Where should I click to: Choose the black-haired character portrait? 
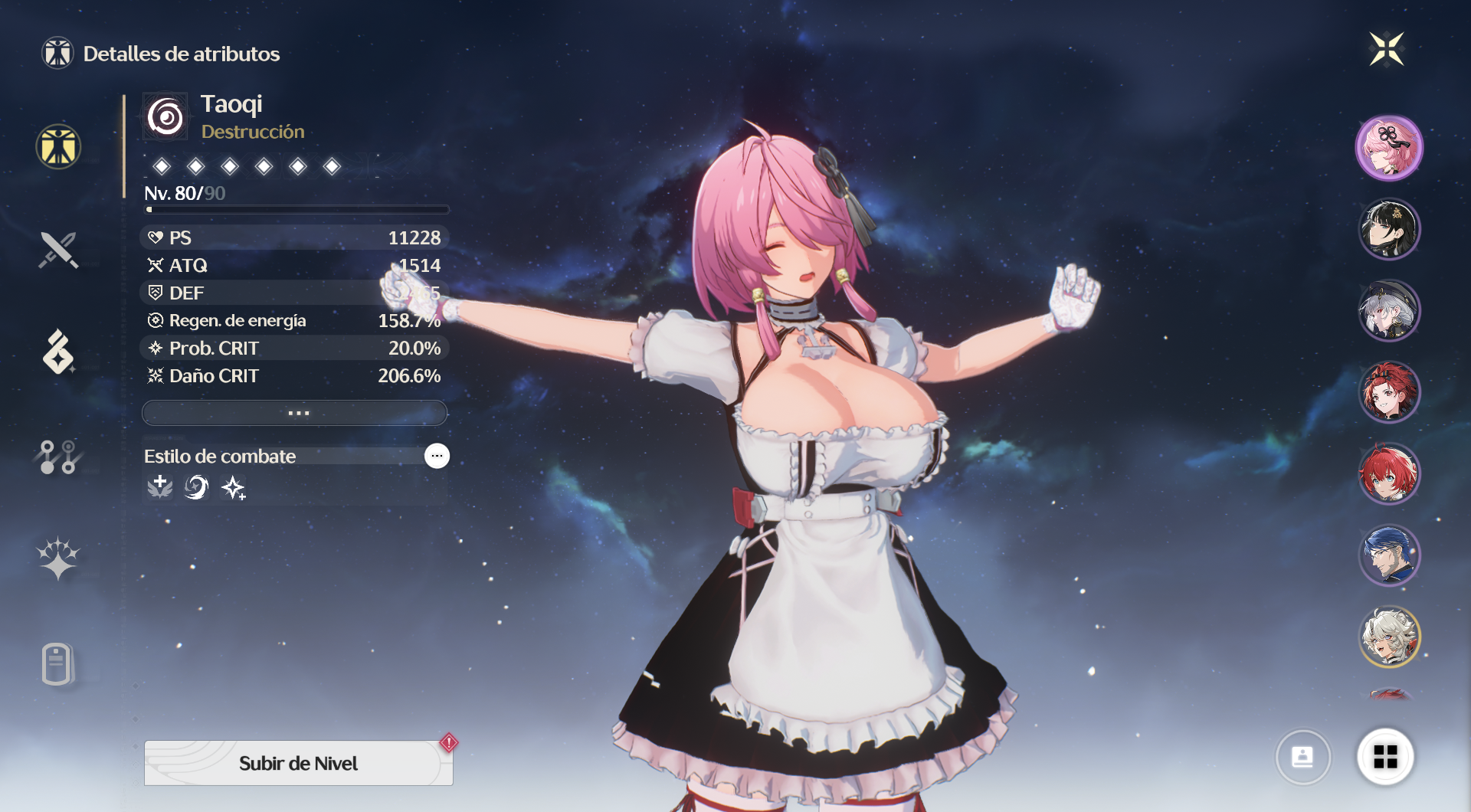(1389, 229)
